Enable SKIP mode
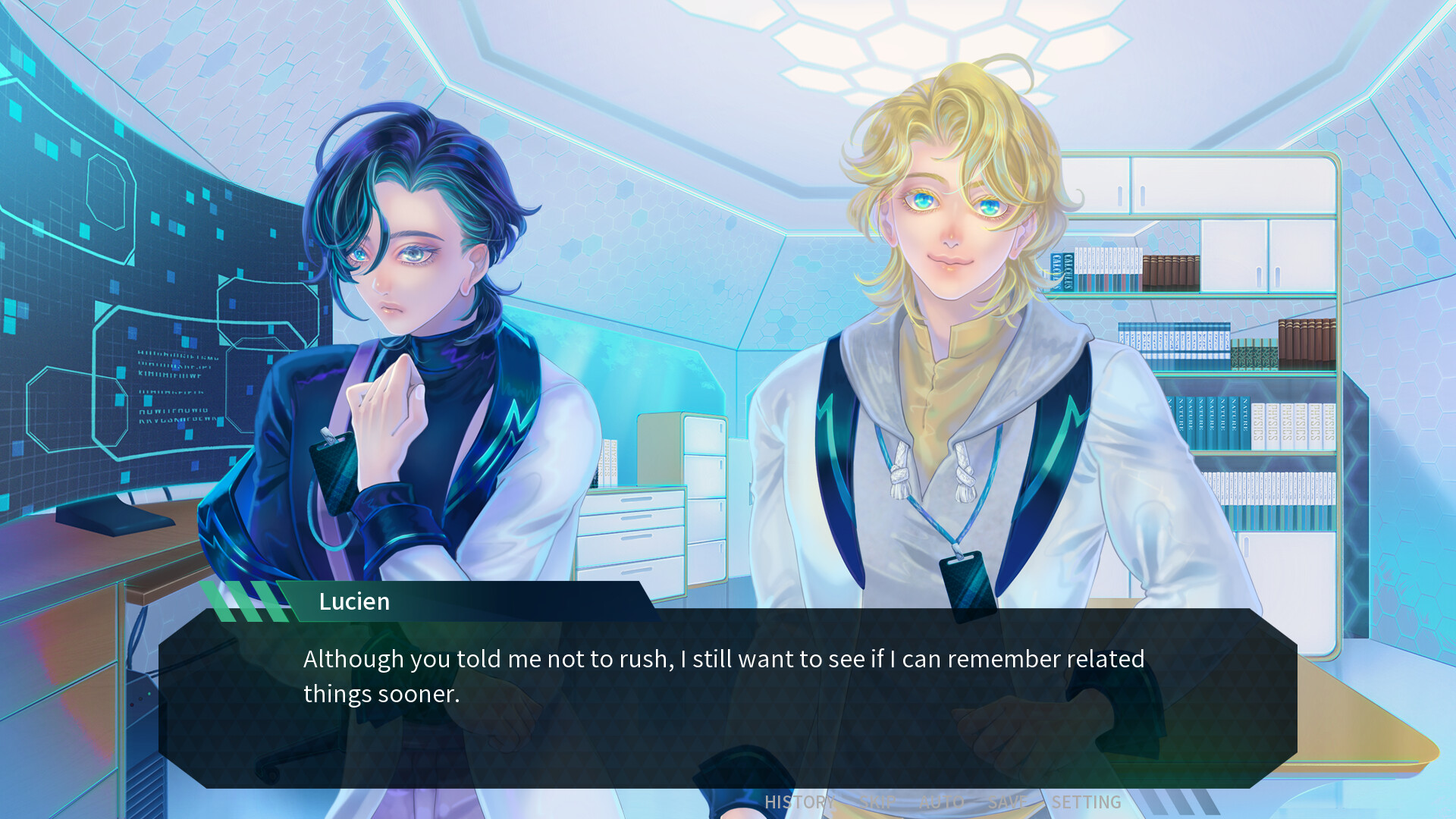Screen dimensions: 1456x819 tap(877, 801)
